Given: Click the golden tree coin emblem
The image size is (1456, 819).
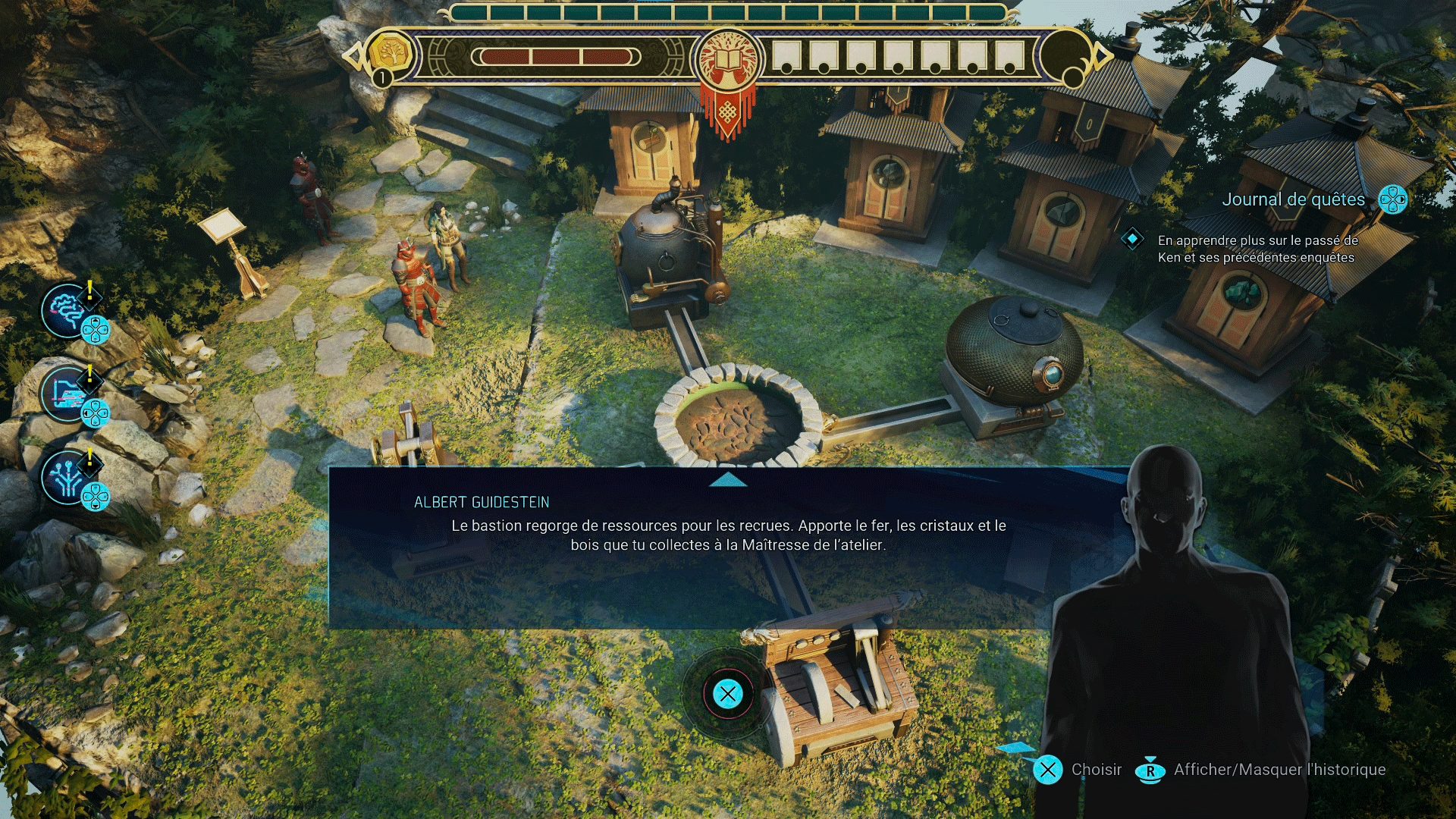Looking at the screenshot, I should tap(391, 55).
